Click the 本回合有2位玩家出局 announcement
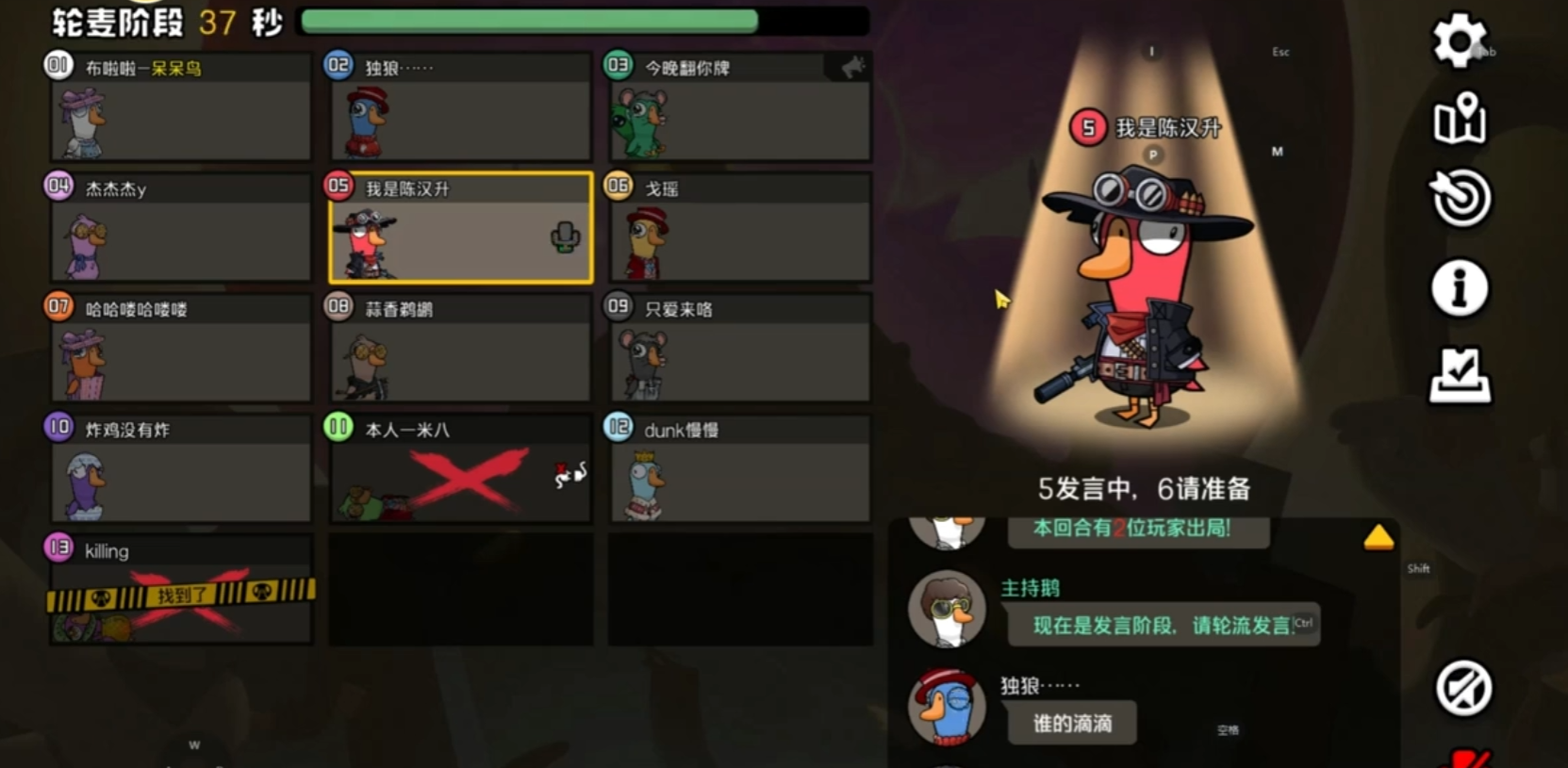The image size is (1568, 768). tap(1137, 531)
